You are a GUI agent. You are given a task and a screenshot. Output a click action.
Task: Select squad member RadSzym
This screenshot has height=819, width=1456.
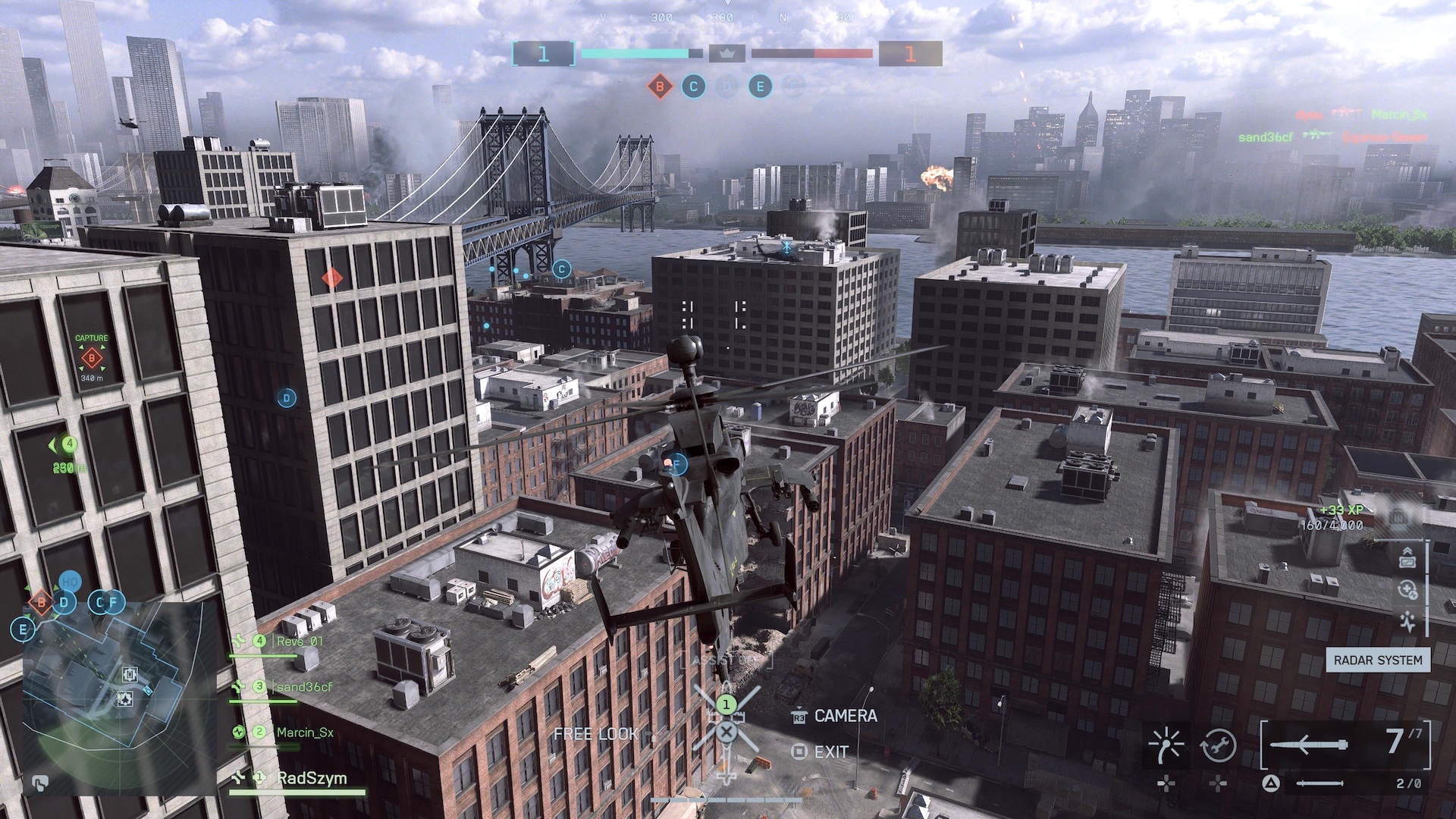311,778
